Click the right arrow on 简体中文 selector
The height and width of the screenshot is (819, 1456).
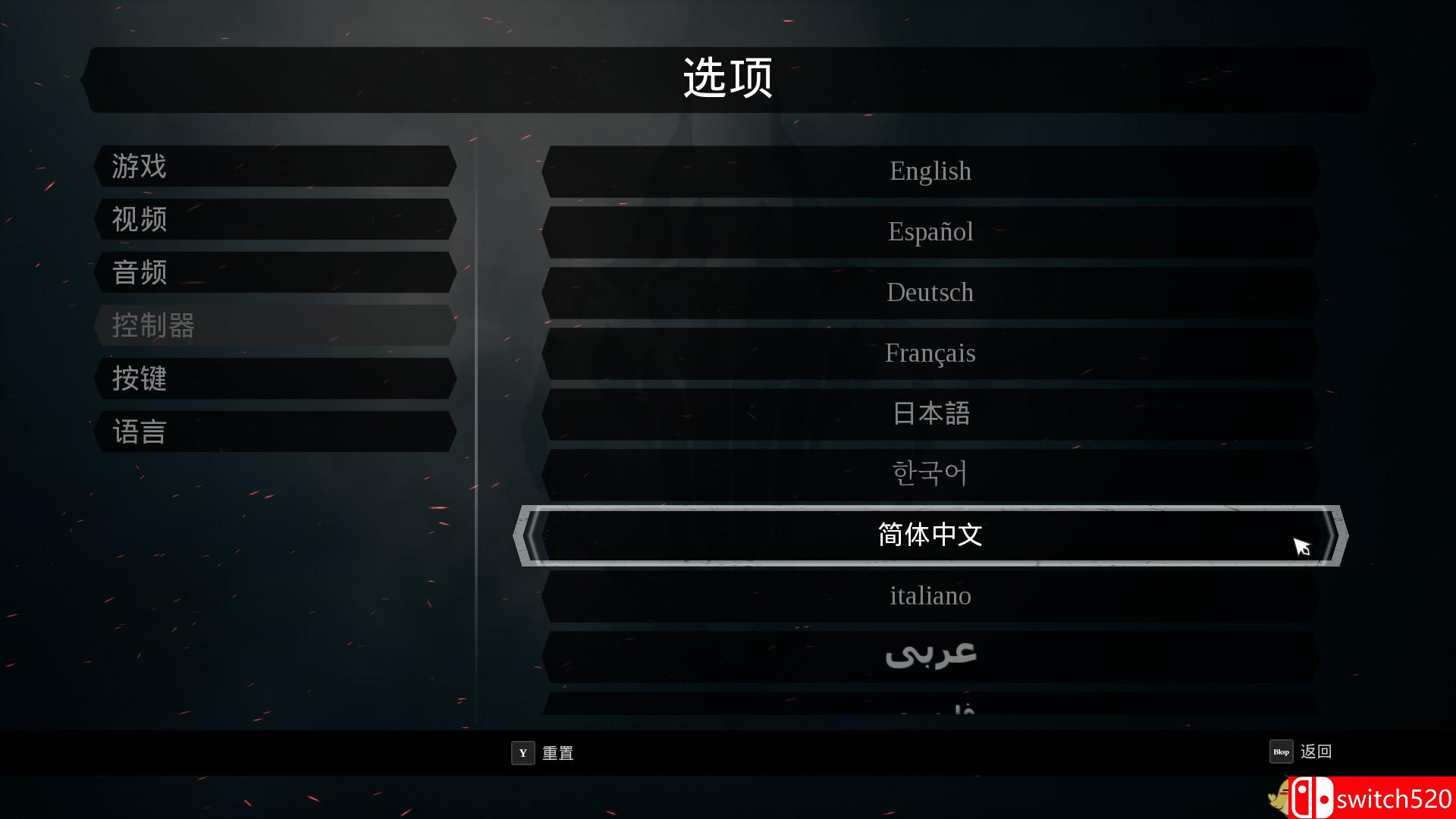[1336, 536]
